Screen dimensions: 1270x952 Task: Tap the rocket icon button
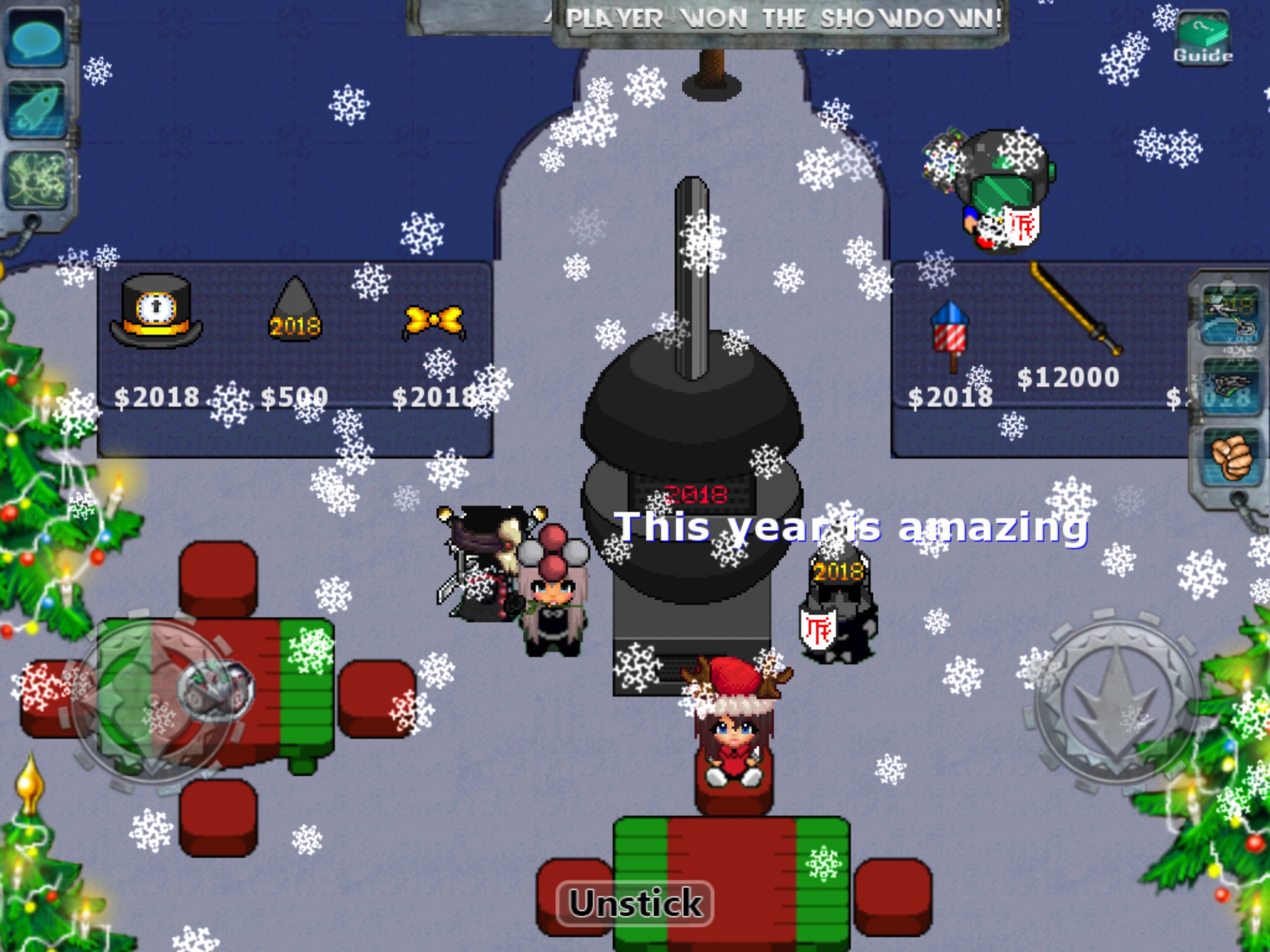(x=37, y=108)
